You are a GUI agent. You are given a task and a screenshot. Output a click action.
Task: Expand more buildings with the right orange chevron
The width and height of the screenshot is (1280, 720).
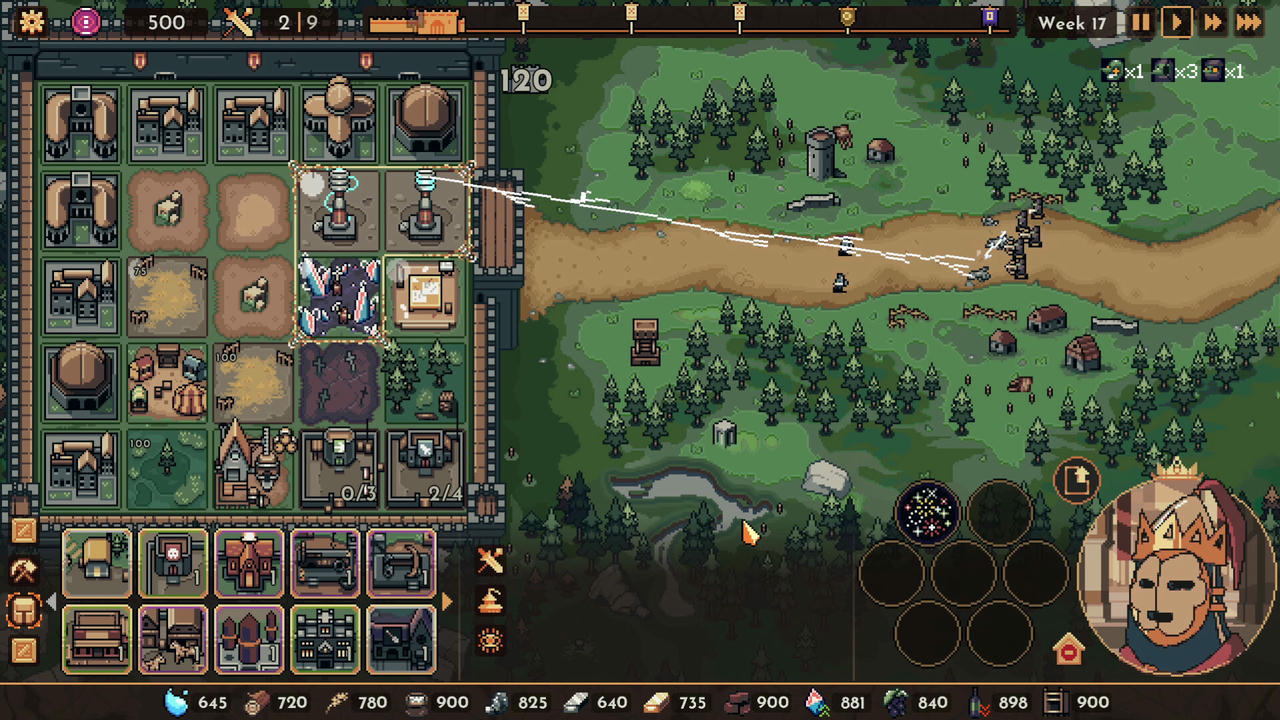click(x=446, y=601)
